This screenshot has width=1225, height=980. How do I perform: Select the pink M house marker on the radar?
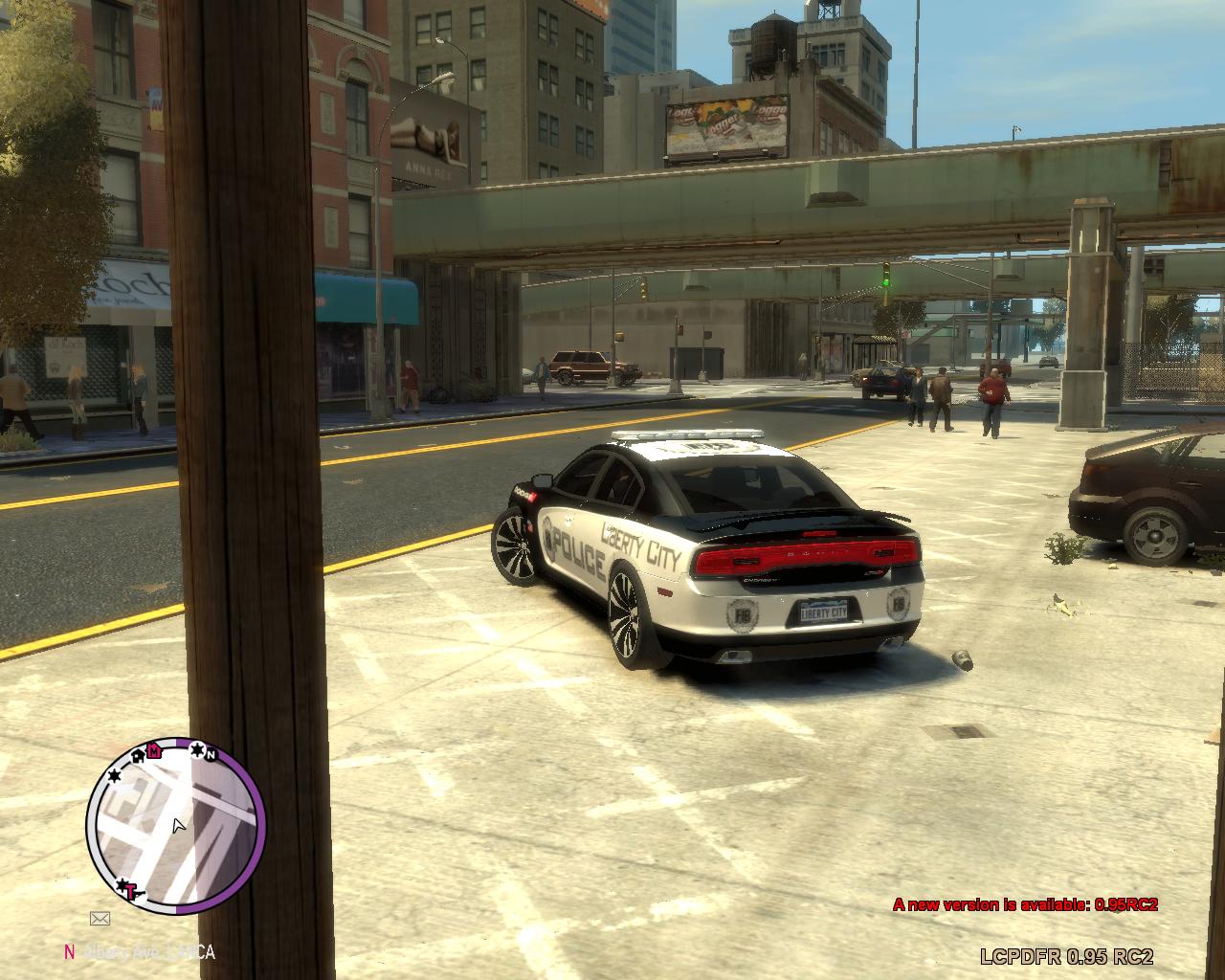click(154, 750)
